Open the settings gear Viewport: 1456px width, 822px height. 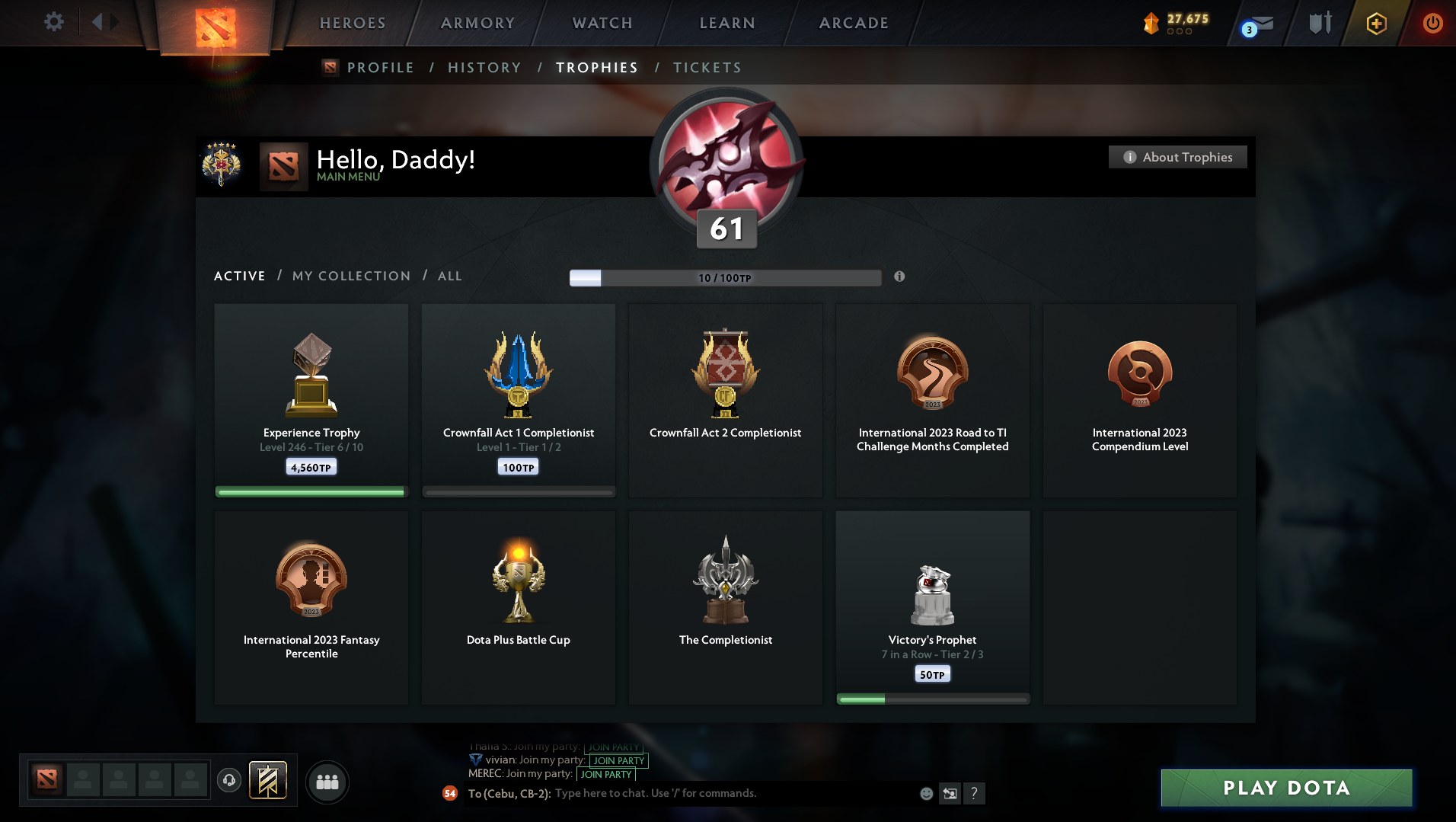[53, 22]
